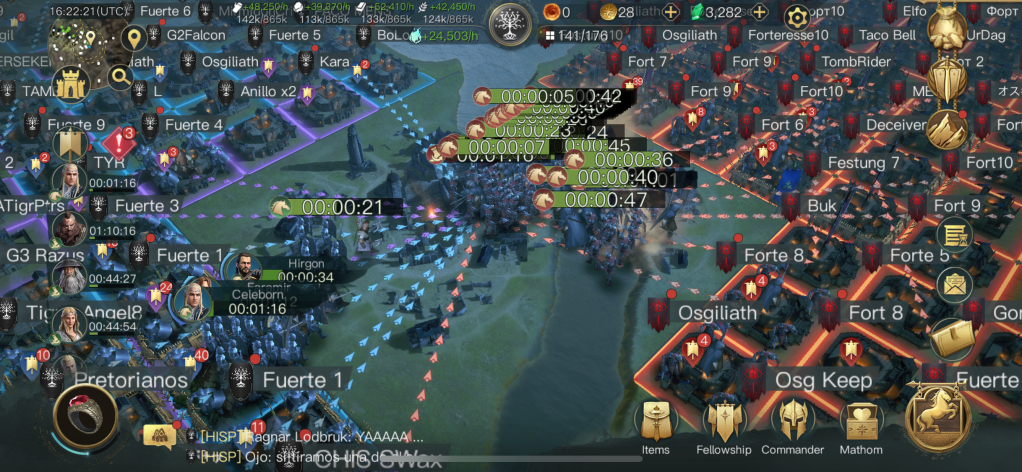Viewport: 1022px width, 472px height.
Task: Tap the golden rearing horse button
Action: 938,416
